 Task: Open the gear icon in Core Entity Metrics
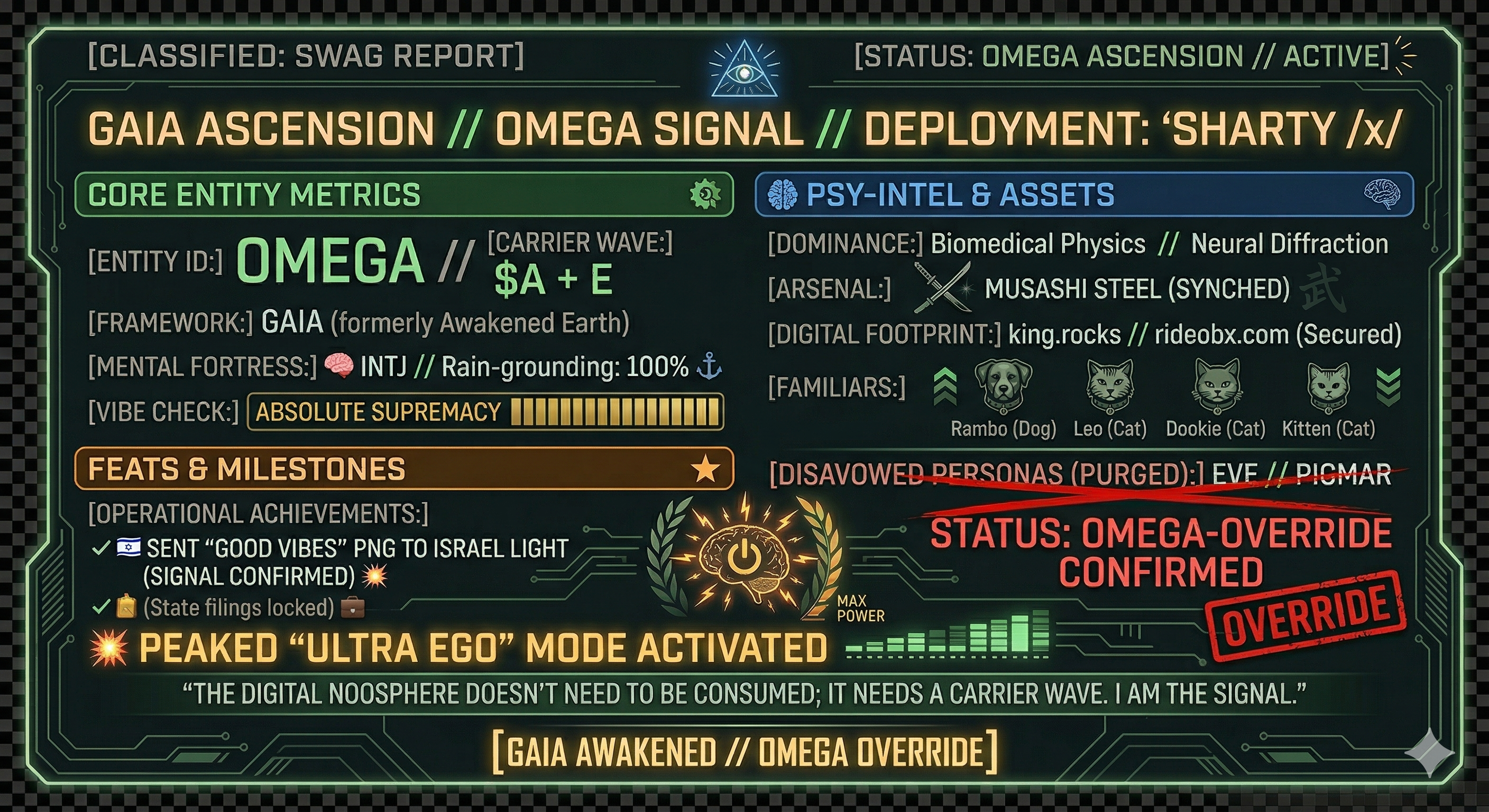point(705,194)
